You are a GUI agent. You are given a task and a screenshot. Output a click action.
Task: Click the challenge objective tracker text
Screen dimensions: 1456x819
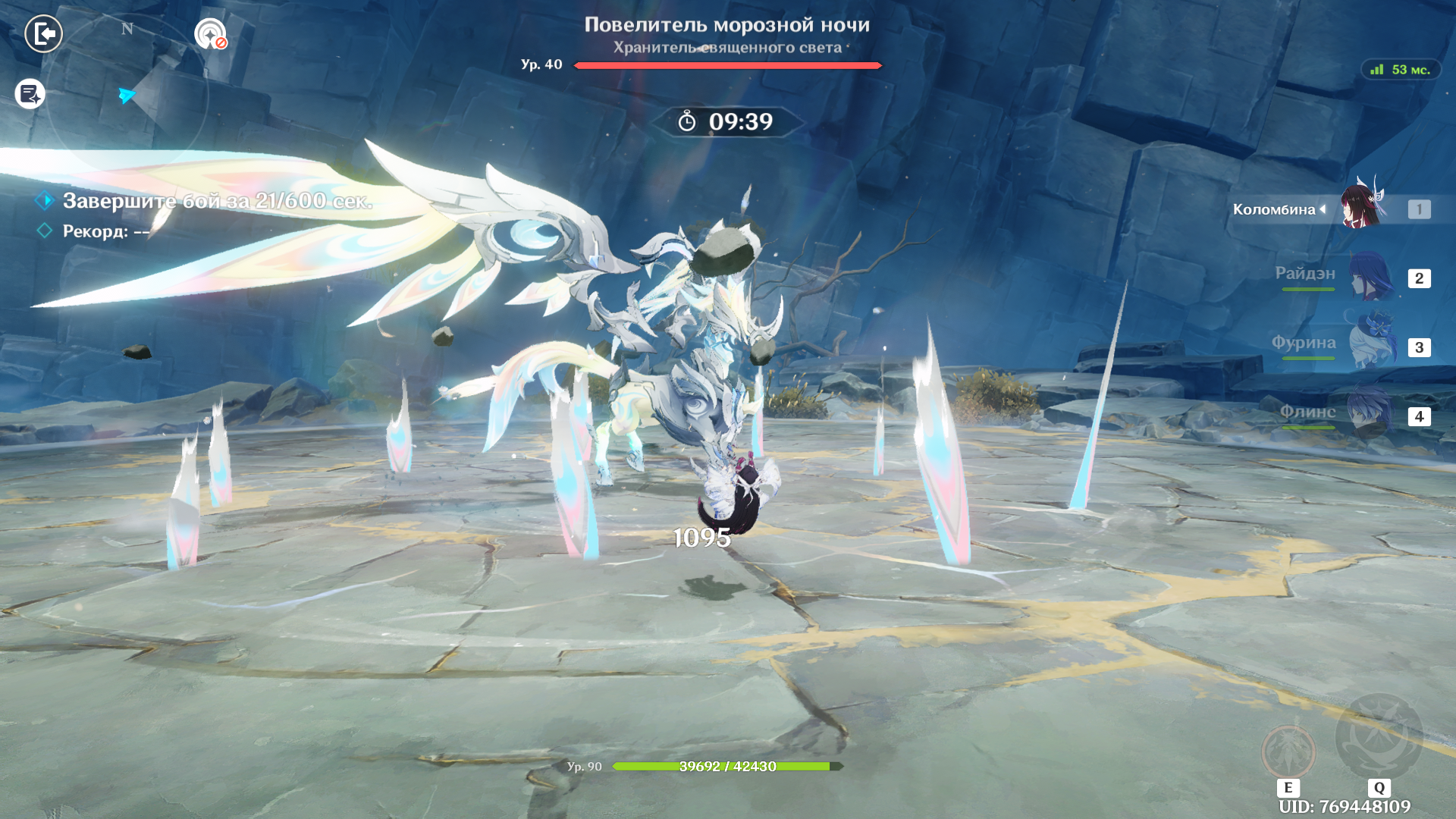[x=217, y=201]
